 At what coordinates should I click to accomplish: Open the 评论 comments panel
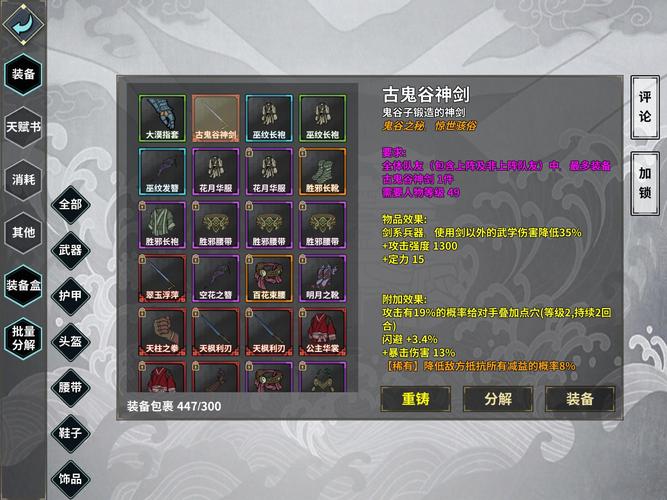[645, 108]
